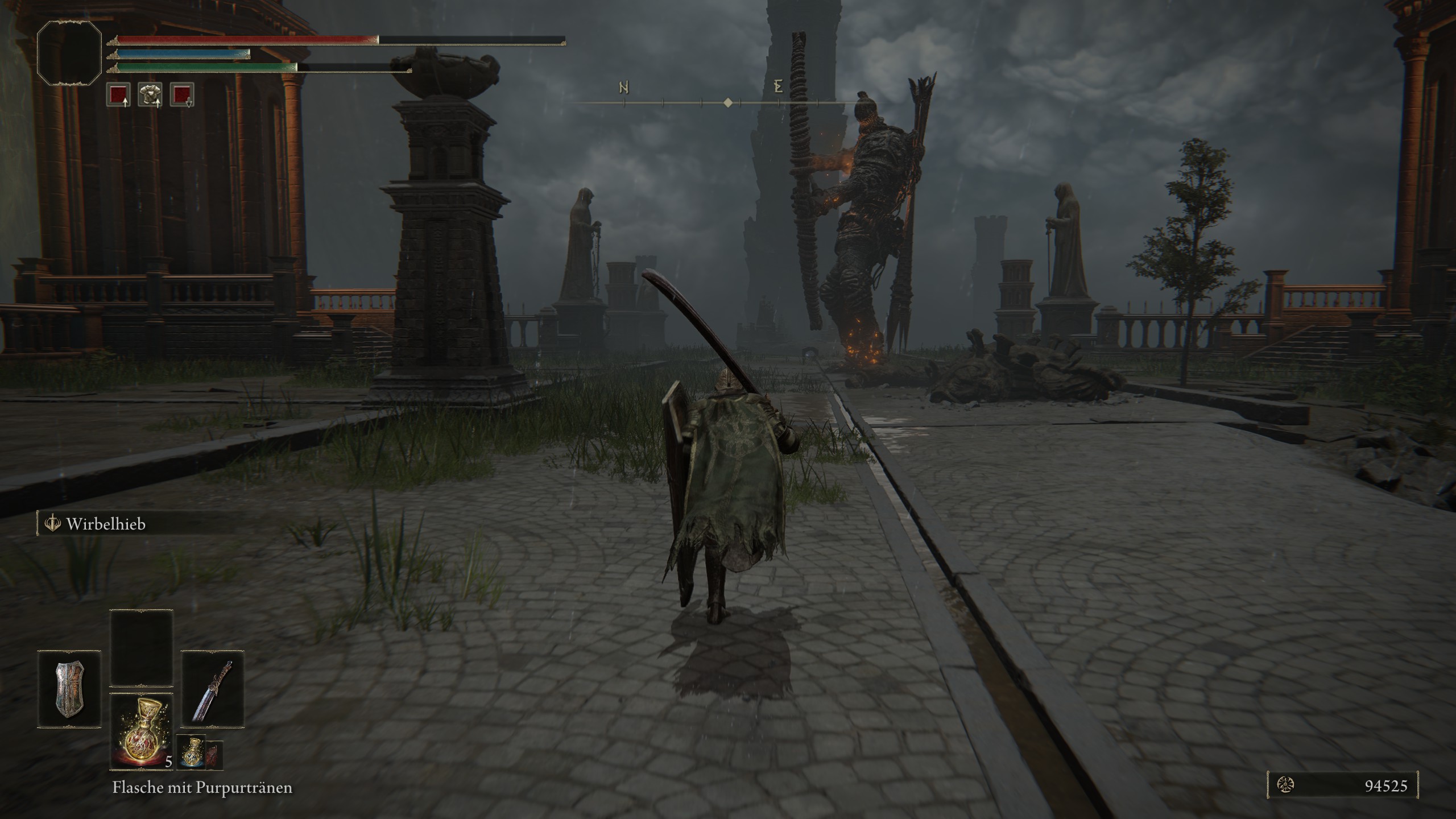The height and width of the screenshot is (819, 1456).
Task: Inspect the red status icon with up arrow
Action: pos(118,94)
